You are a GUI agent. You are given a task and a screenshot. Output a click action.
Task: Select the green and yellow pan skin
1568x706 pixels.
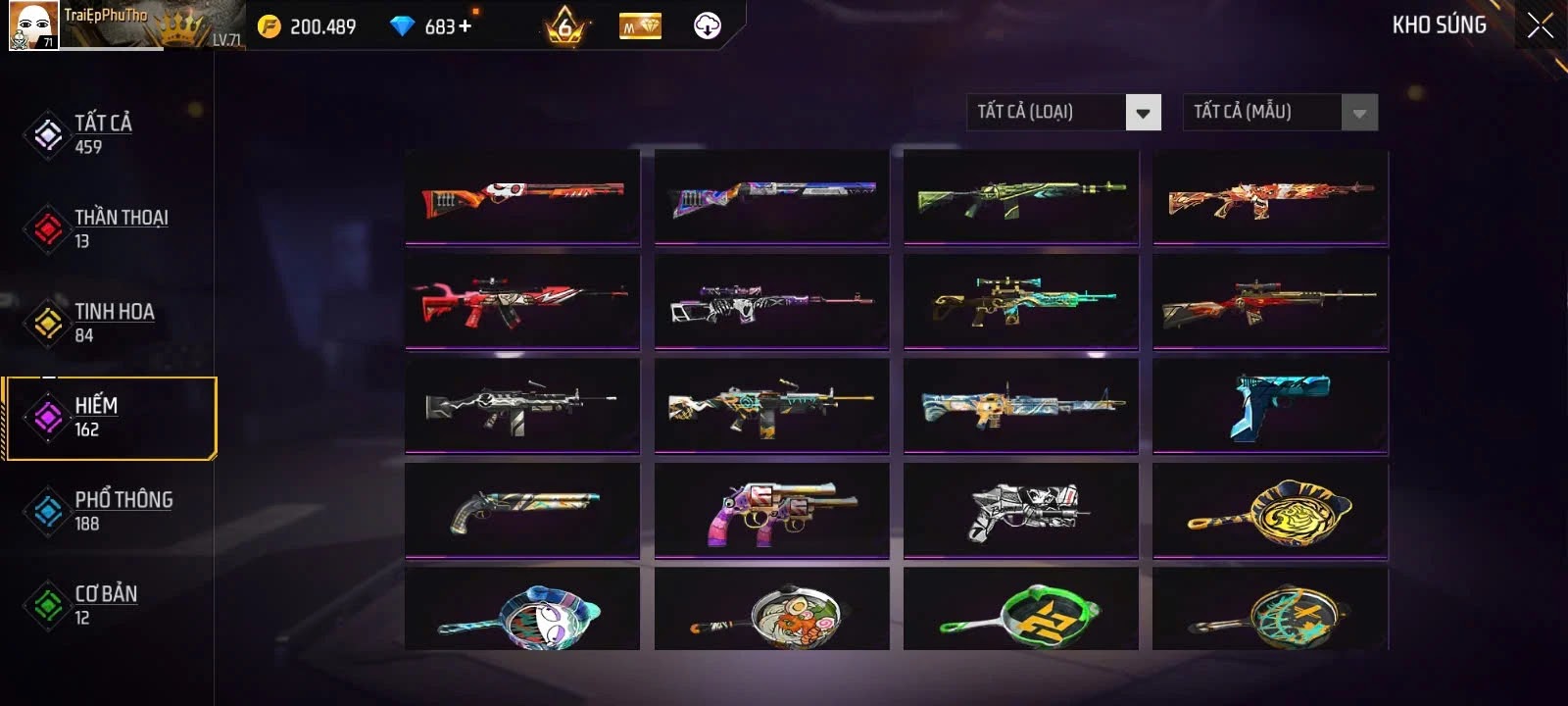[1021, 612]
